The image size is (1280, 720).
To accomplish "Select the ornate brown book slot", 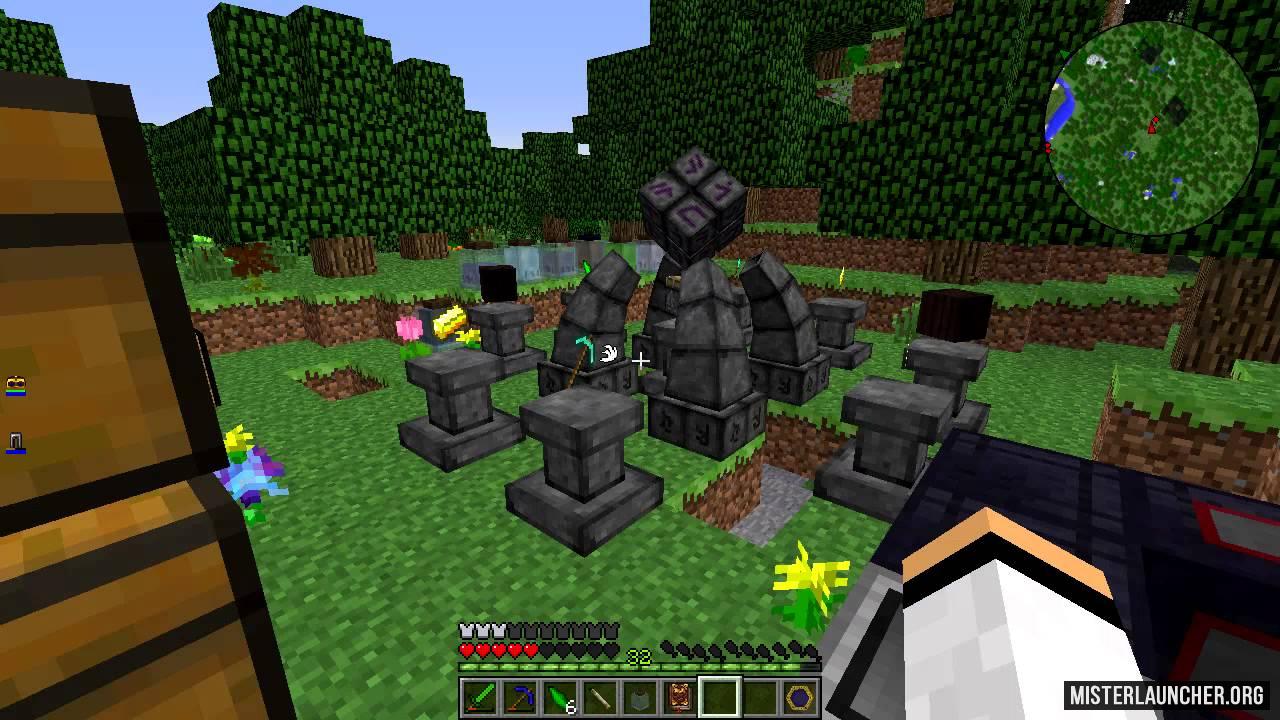I will (679, 697).
